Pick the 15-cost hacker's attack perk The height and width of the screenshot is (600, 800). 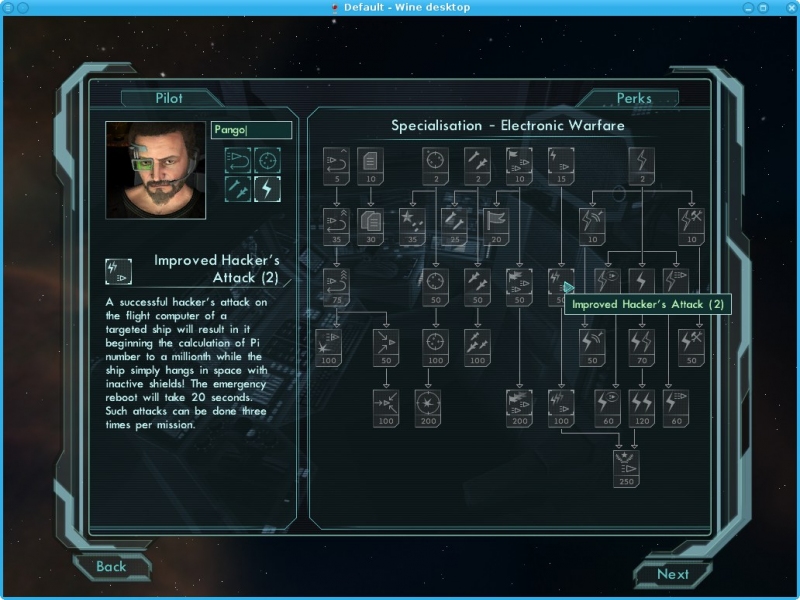pos(560,166)
